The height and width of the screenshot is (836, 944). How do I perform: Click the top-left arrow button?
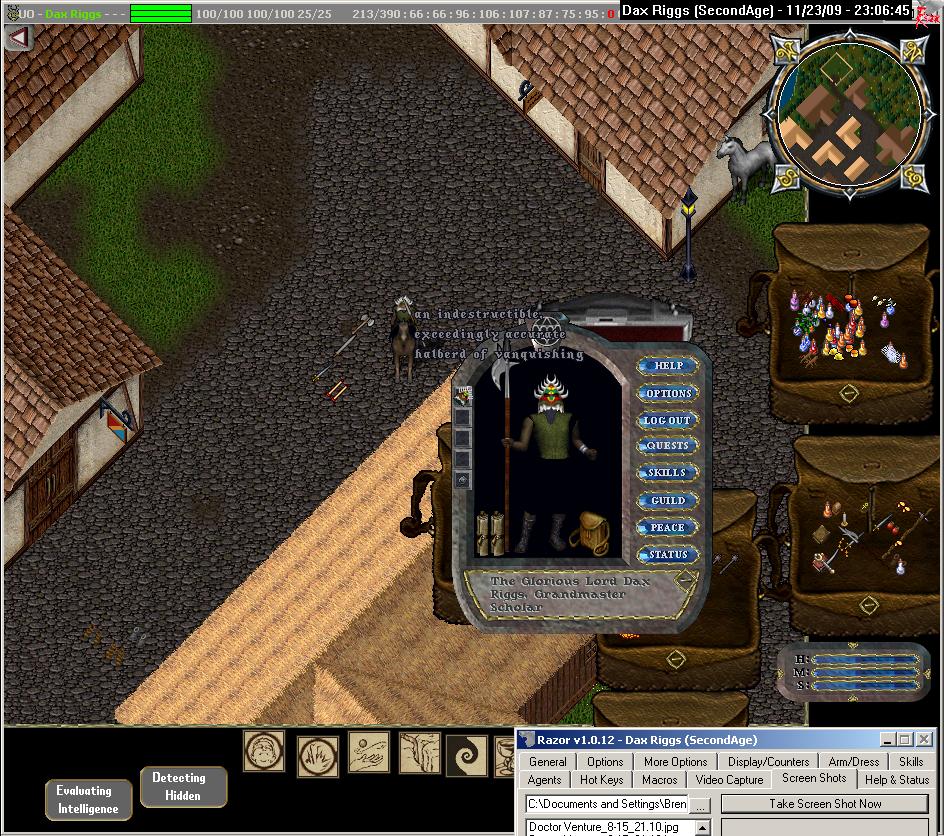19,38
